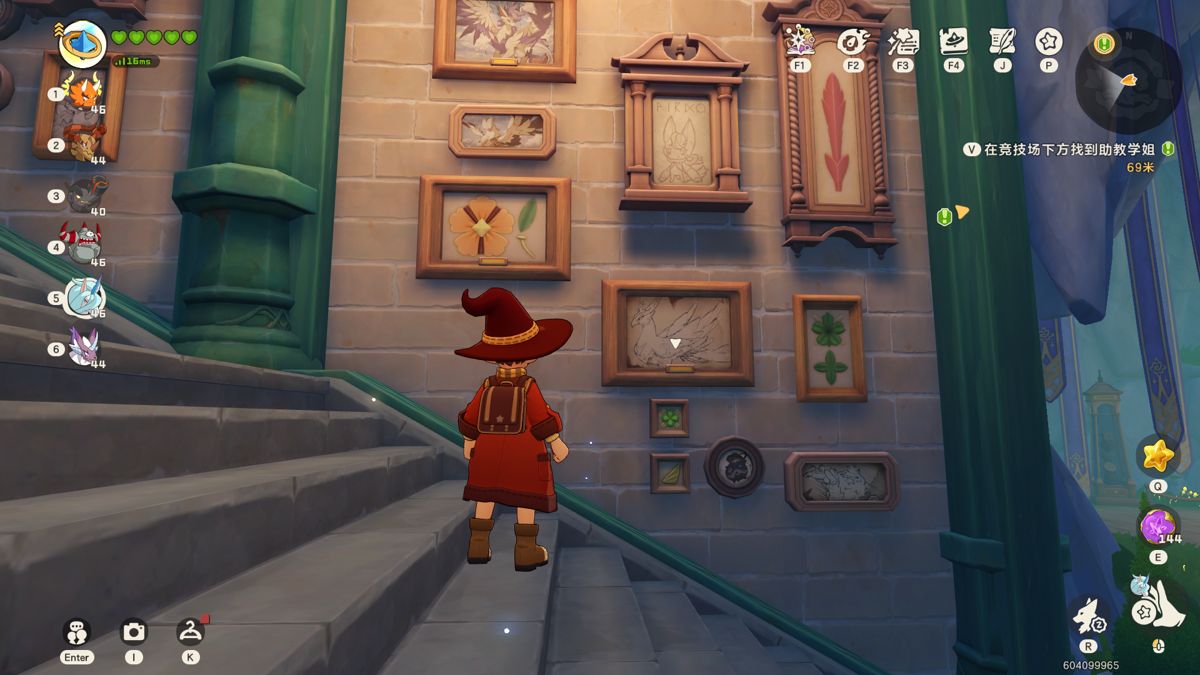
Task: Select the dark gray pet in slot 3
Action: 86,193
